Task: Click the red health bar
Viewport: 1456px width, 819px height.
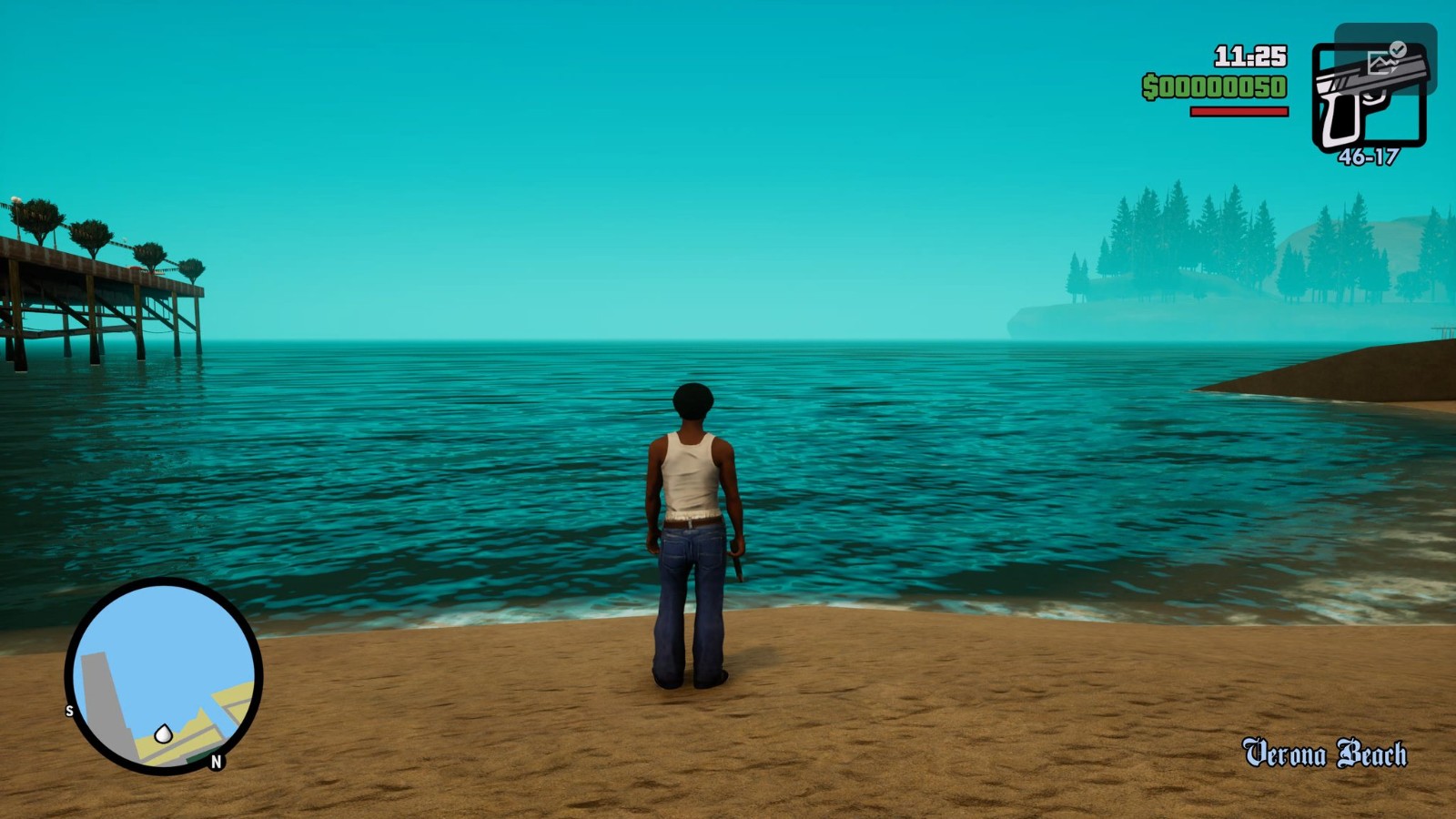Action: coord(1240,109)
